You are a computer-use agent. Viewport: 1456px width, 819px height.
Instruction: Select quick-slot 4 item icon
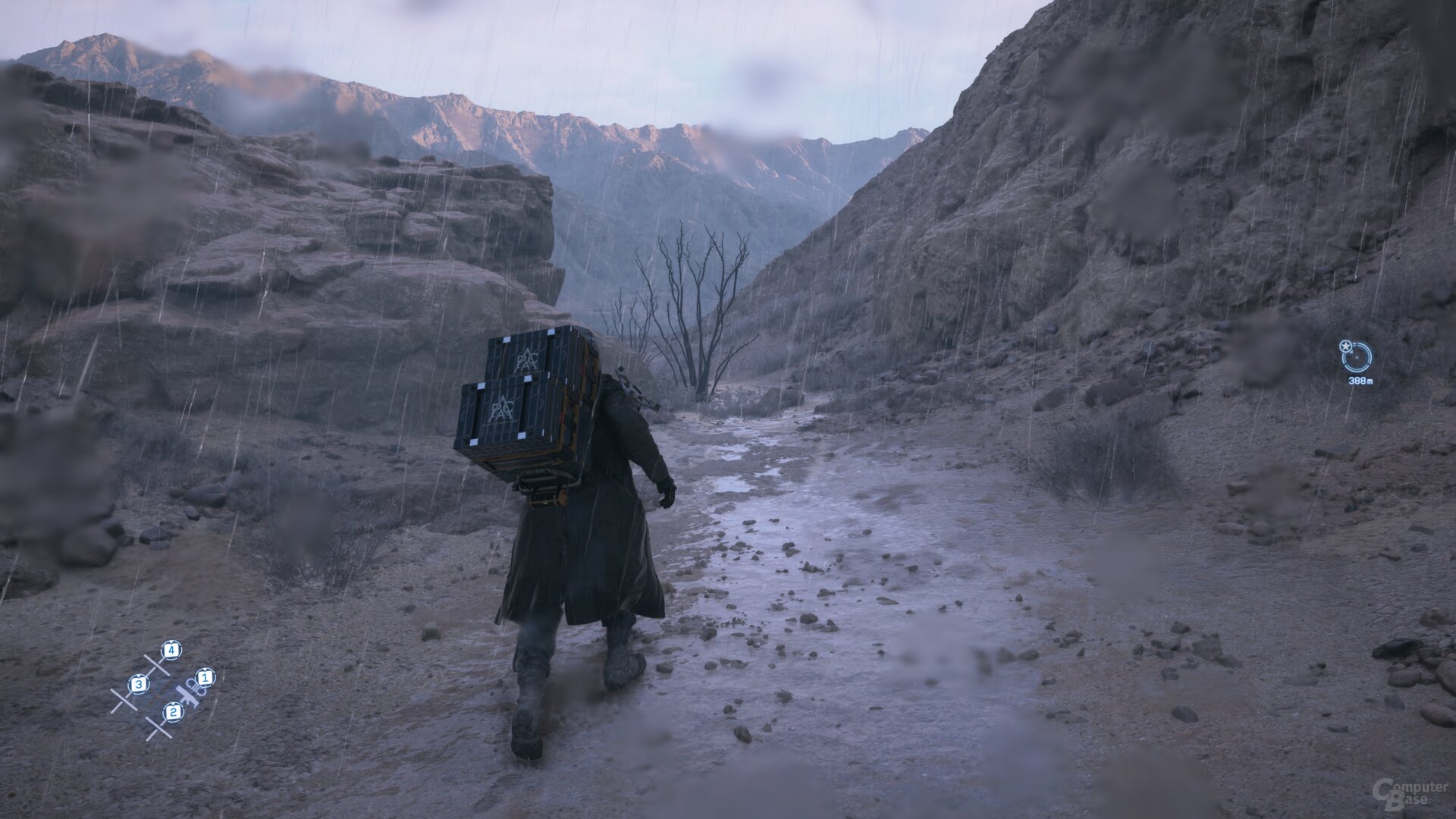pos(171,651)
